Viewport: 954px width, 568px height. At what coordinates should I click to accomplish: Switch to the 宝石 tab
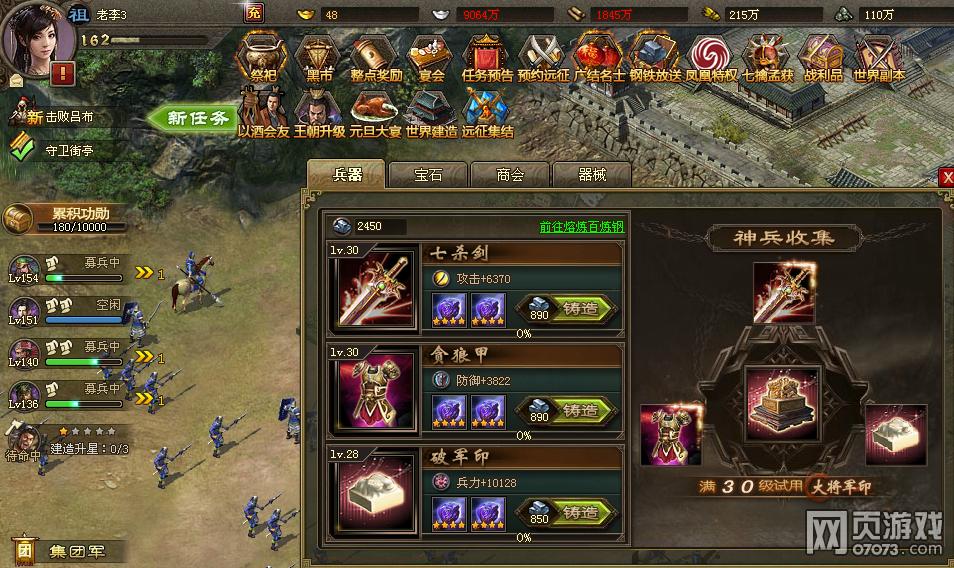click(428, 174)
